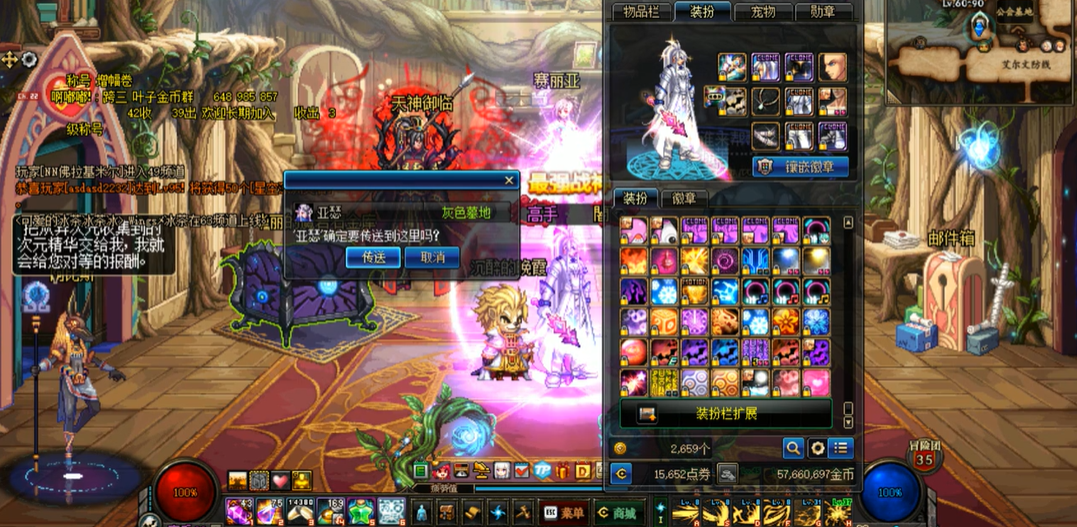Cancel the teleport with 取消
This screenshot has width=1077, height=527.
click(433, 257)
